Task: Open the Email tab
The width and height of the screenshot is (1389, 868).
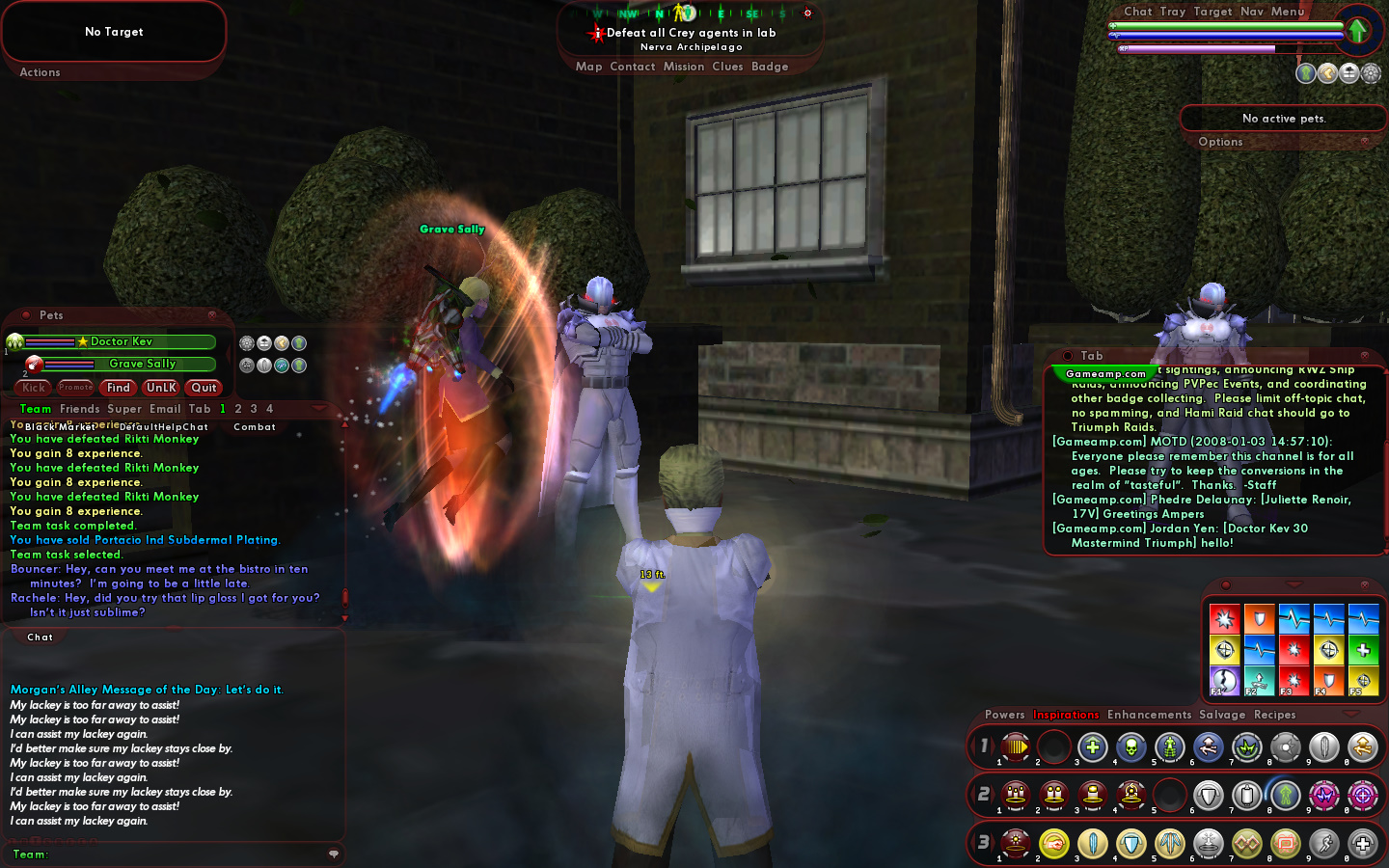Action: [x=165, y=409]
